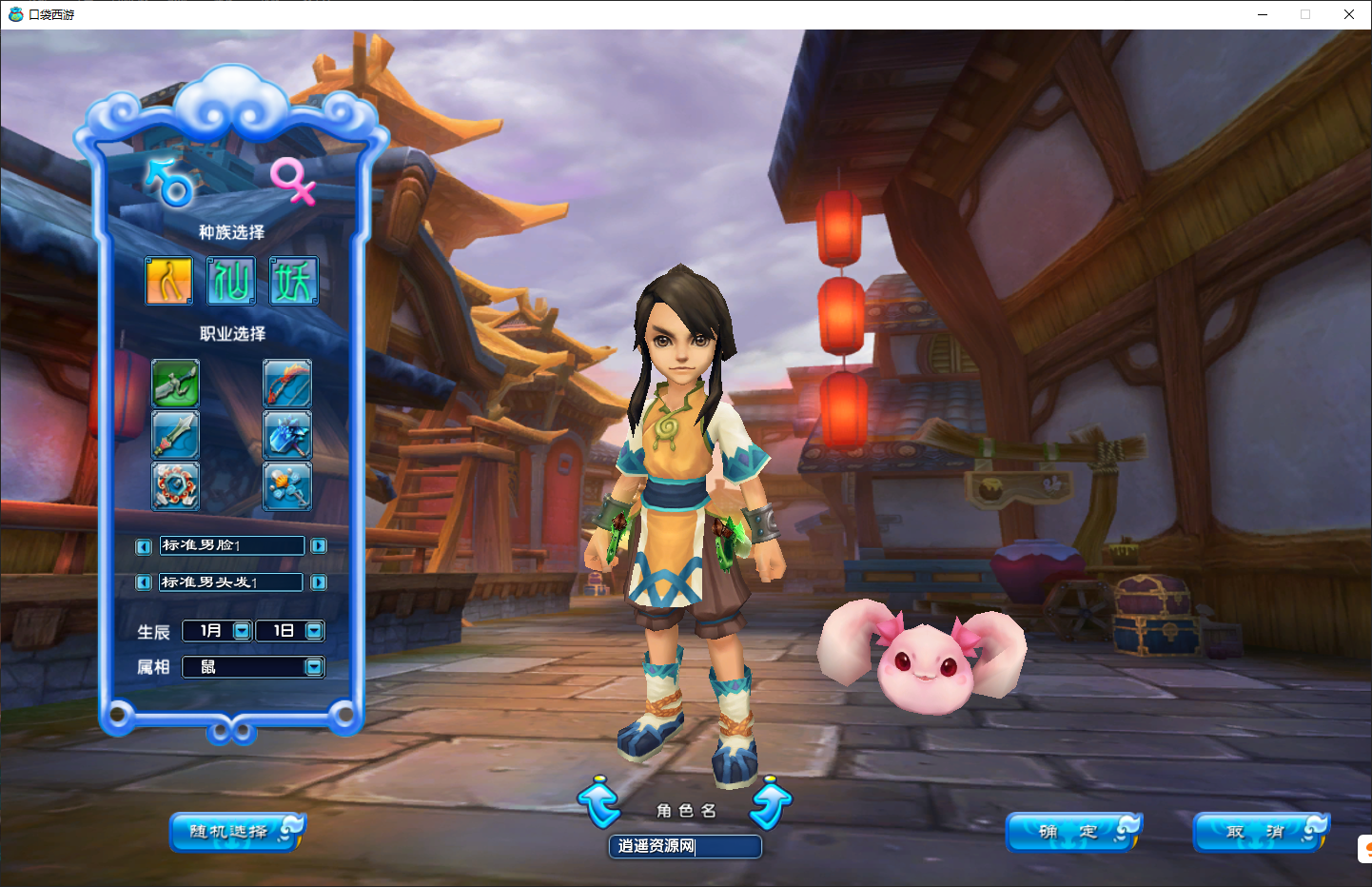The width and height of the screenshot is (1372, 887).
Task: Switch to the next face style
Action: click(x=319, y=546)
